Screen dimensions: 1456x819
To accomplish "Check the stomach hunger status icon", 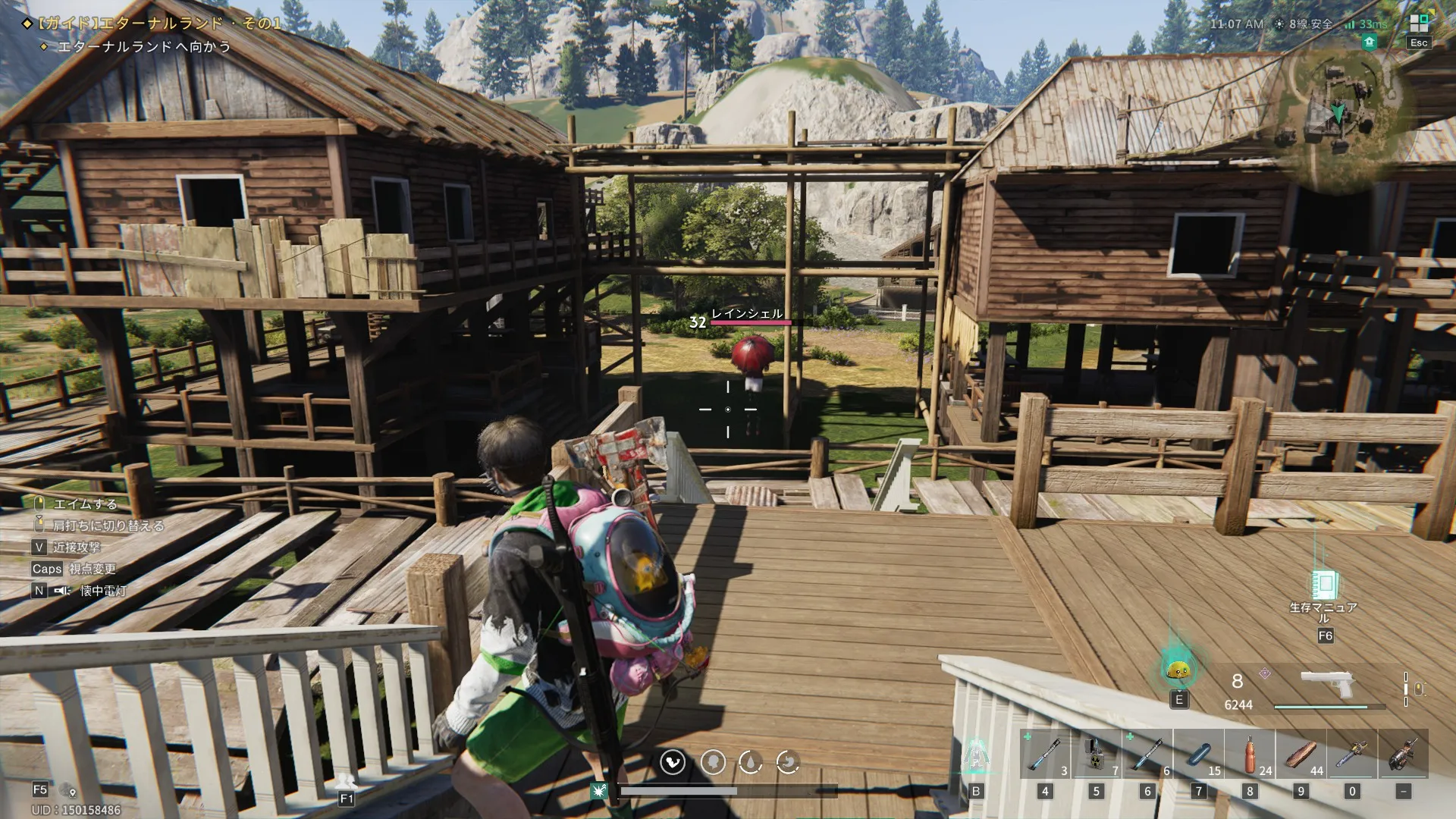I will (x=789, y=761).
